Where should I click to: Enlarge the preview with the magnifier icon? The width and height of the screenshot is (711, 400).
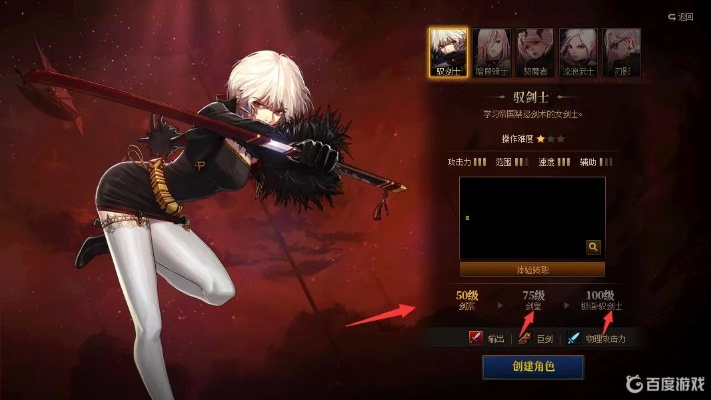(x=593, y=246)
